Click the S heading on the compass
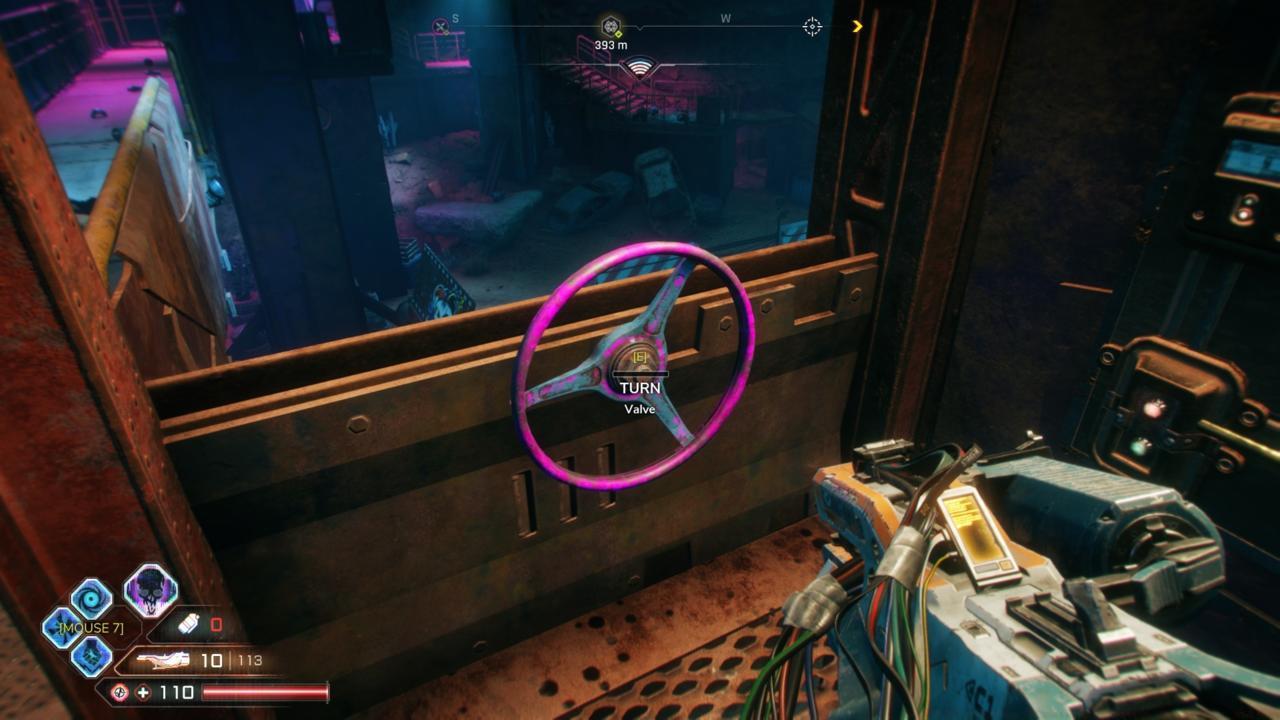Screen dimensions: 1280x720 [x=455, y=19]
